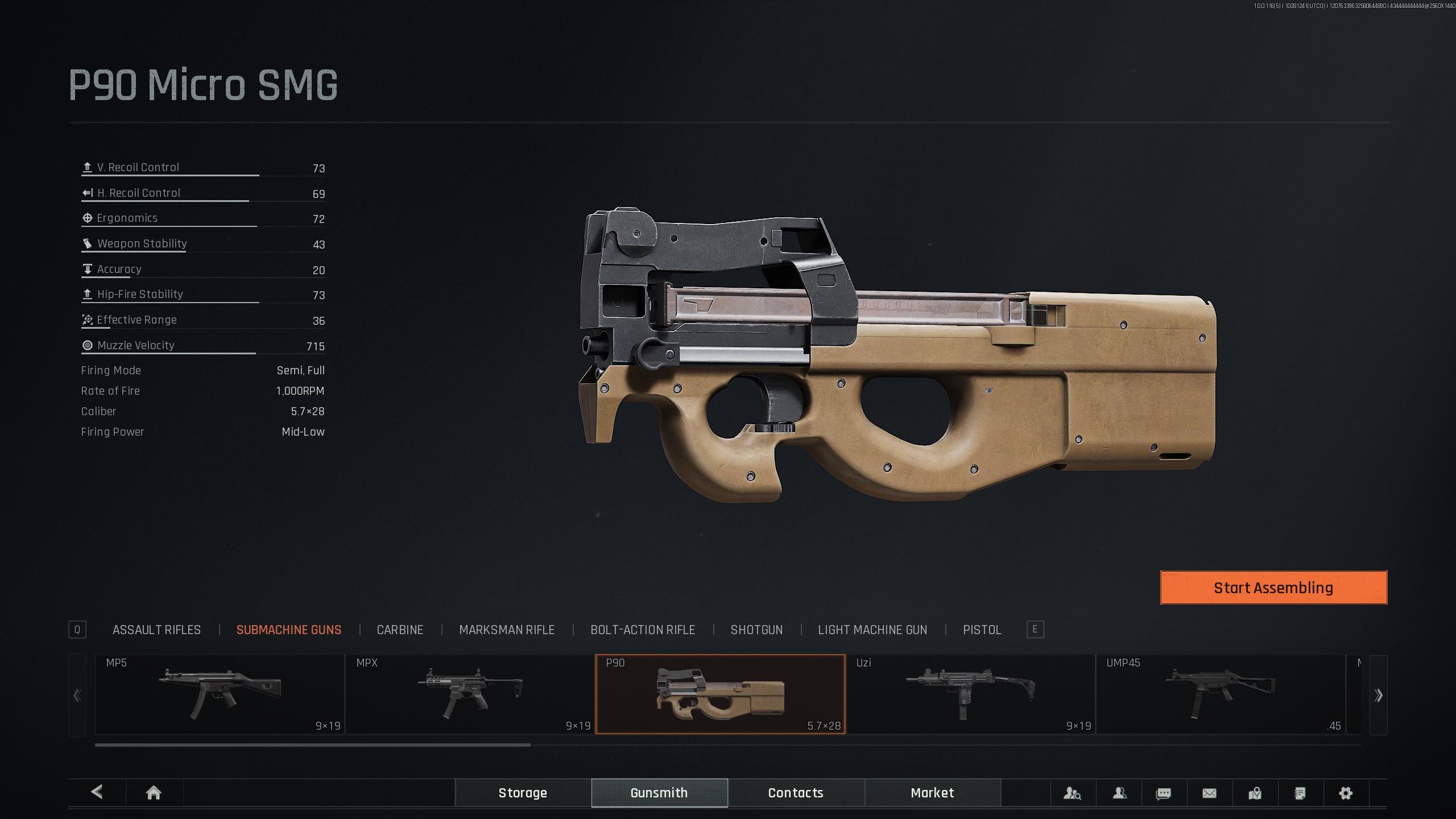Image resolution: width=1456 pixels, height=819 pixels.
Task: Select the MP5 weapon tile
Action: [220, 694]
